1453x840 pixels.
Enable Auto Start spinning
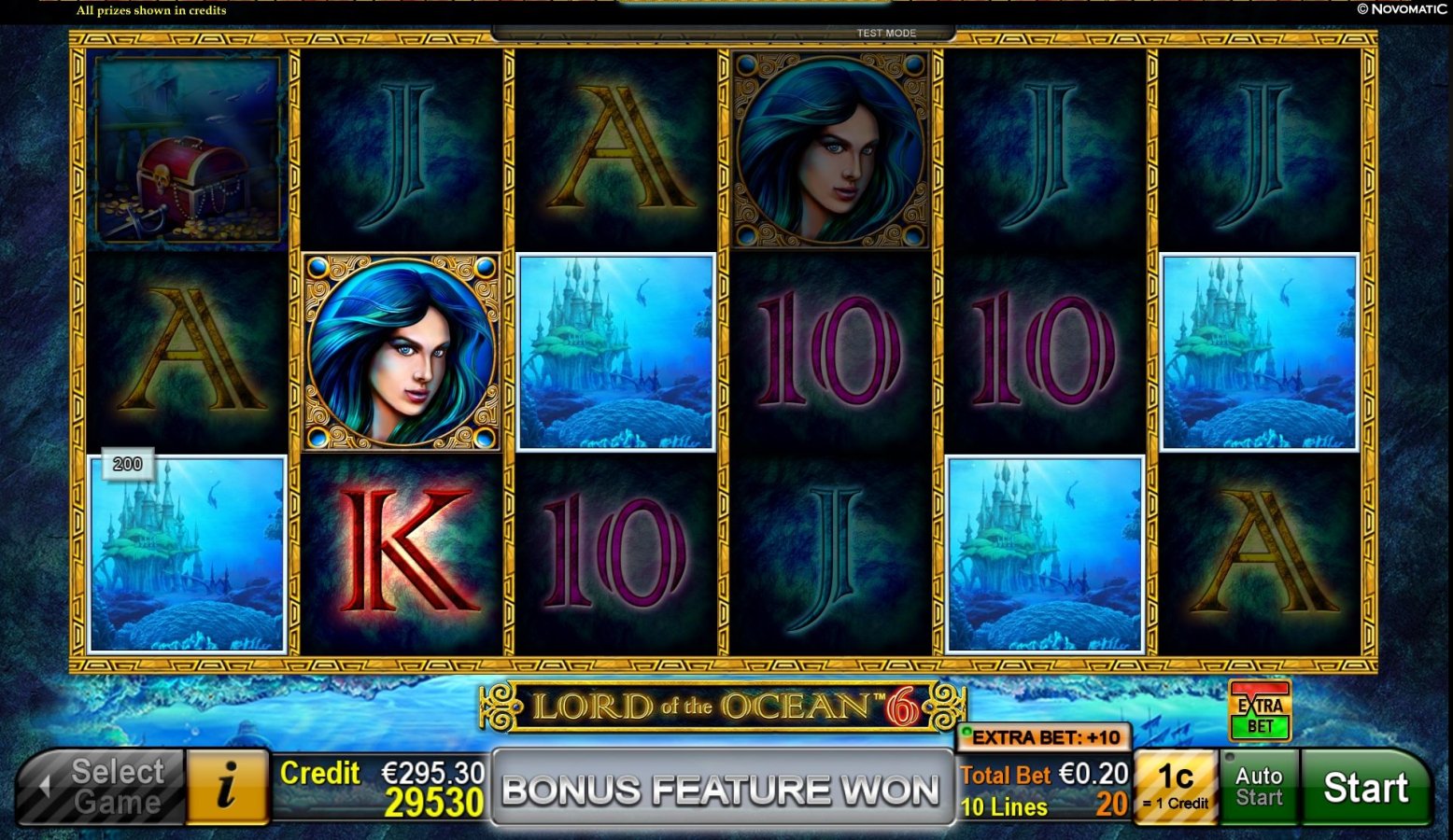1259,787
